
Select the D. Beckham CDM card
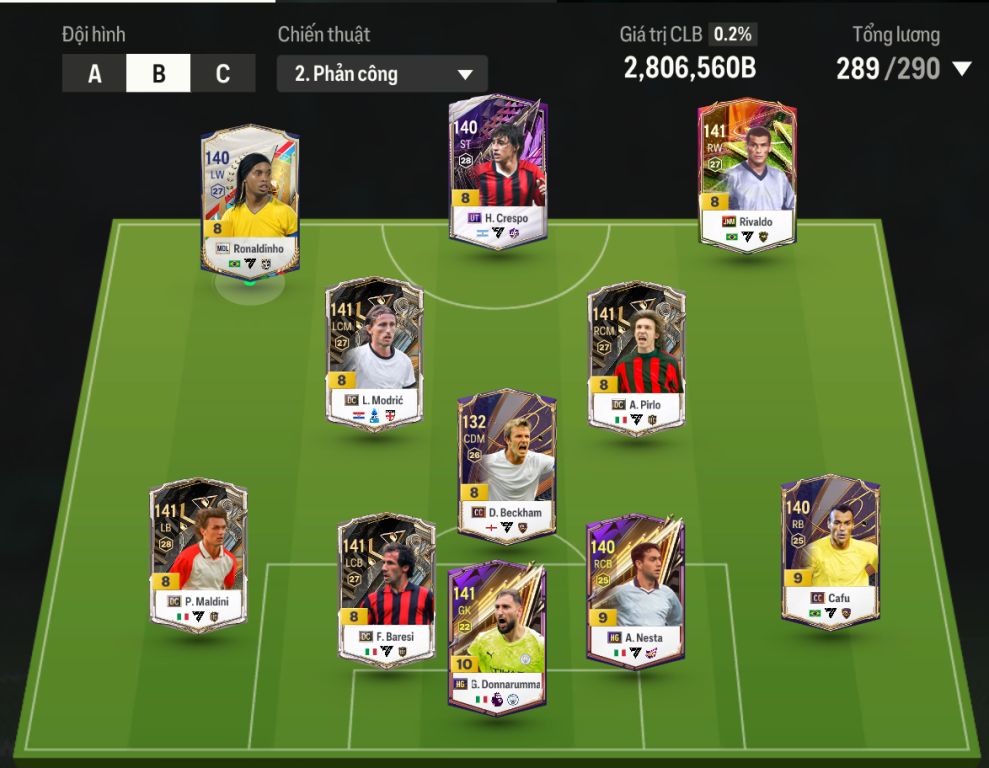coord(506,464)
